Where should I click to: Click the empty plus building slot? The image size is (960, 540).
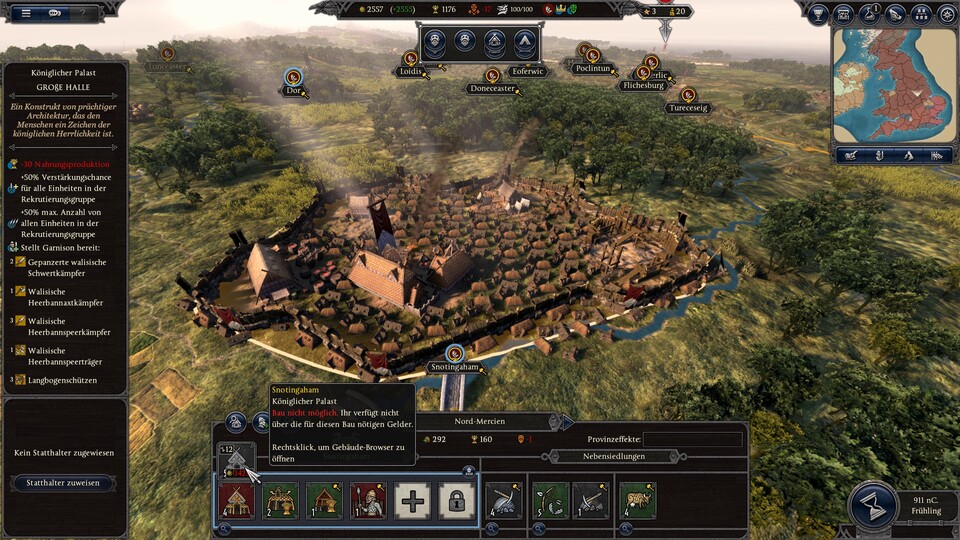pyautogui.click(x=412, y=501)
